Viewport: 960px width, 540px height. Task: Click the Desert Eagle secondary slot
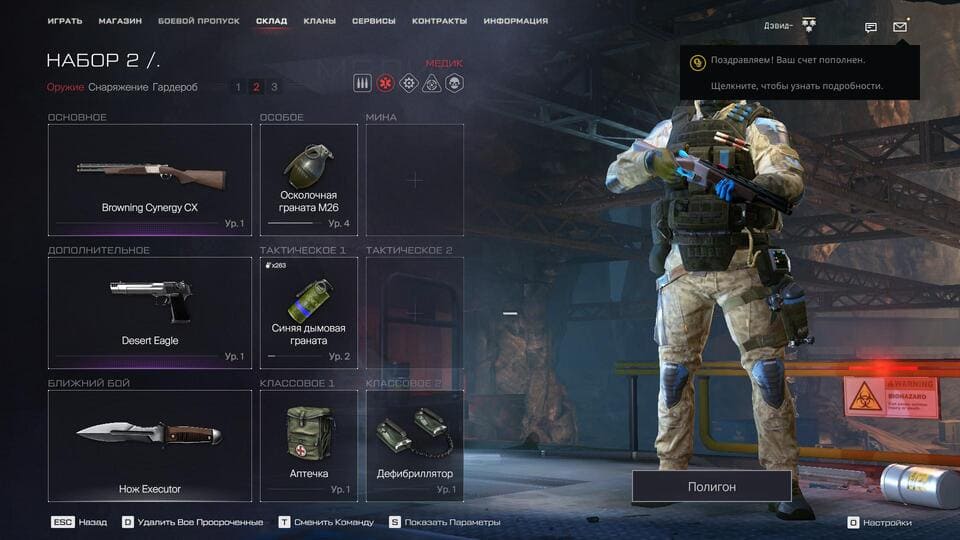(150, 312)
